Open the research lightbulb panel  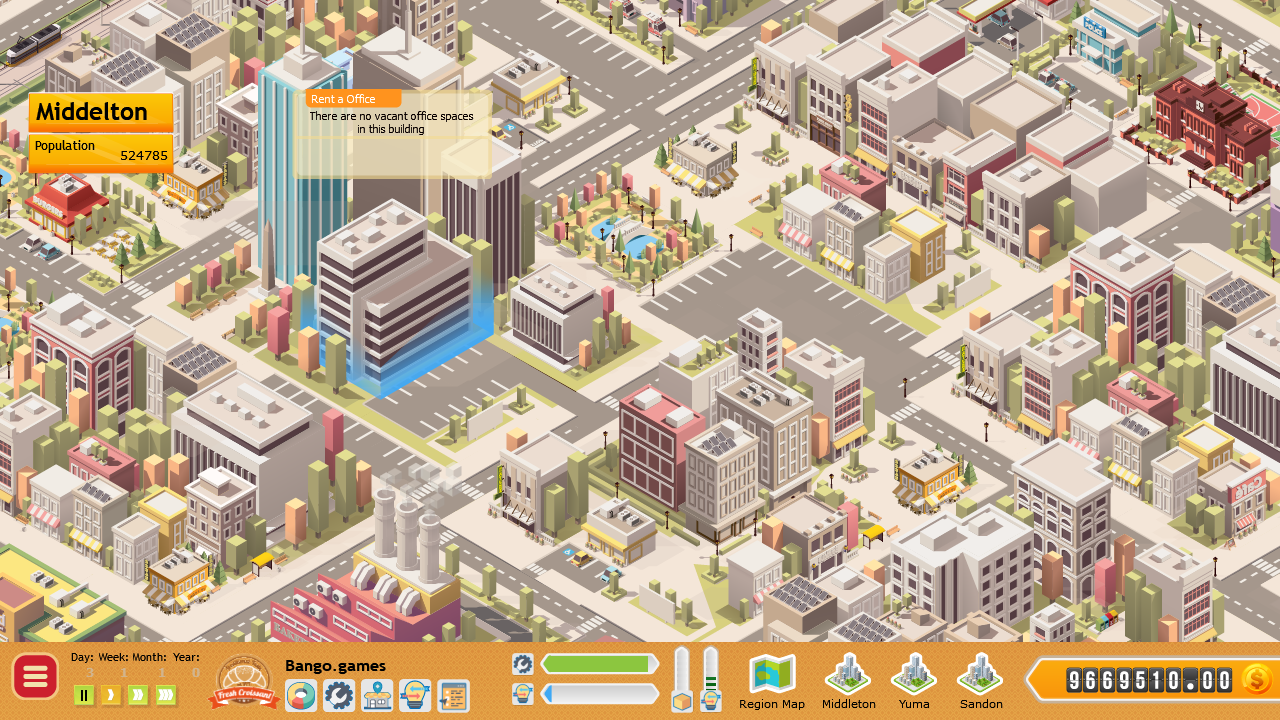click(x=417, y=695)
